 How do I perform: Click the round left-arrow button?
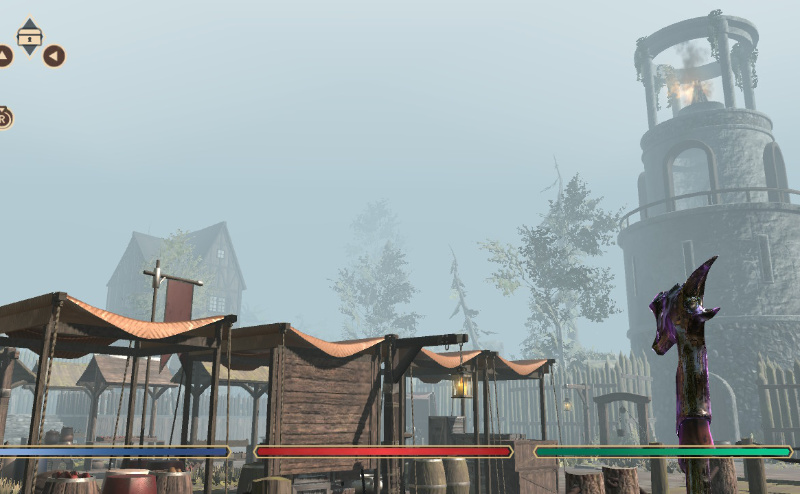pyautogui.click(x=54, y=56)
